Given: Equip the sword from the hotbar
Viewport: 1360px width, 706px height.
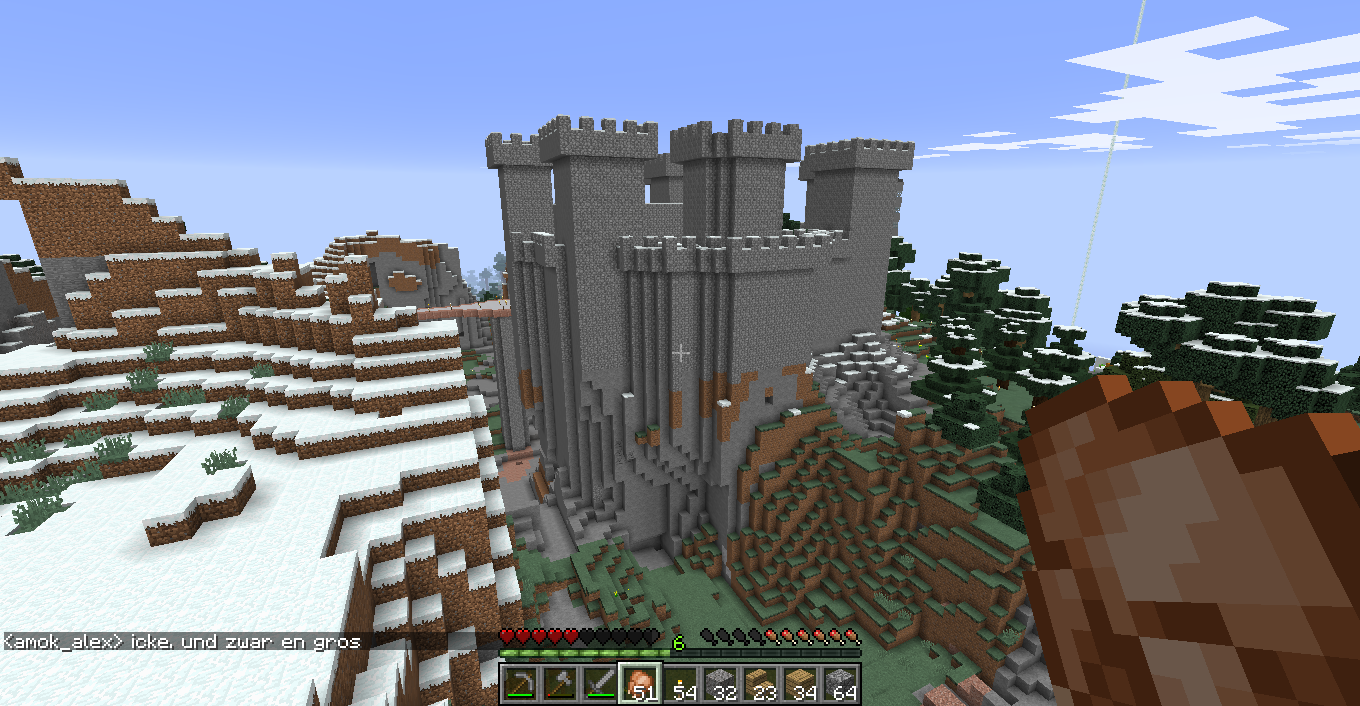Looking at the screenshot, I should coord(600,683).
